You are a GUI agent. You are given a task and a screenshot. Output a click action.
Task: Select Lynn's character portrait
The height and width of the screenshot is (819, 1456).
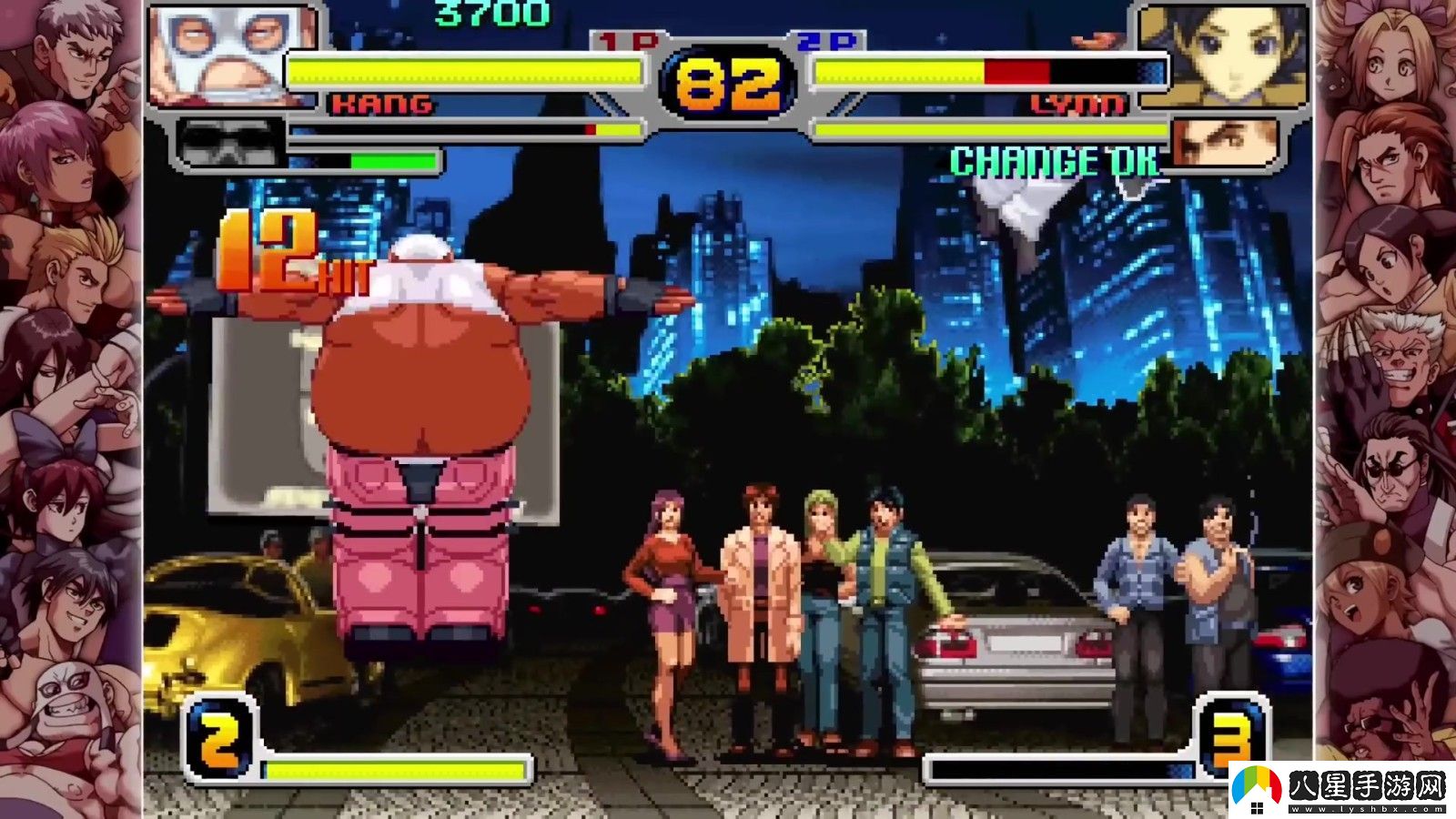[1224, 53]
